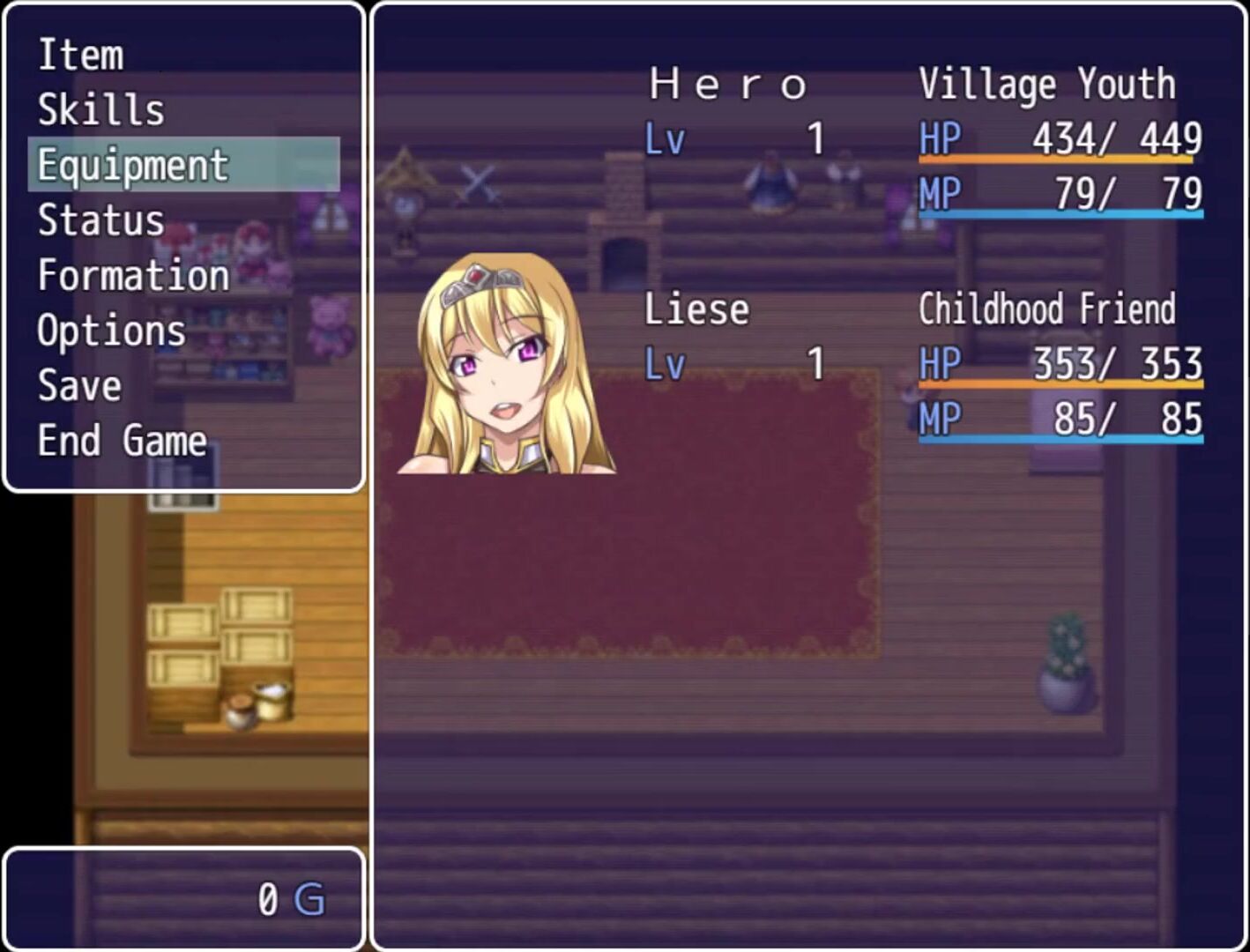This screenshot has height=952, width=1250.
Task: Select the Skills menu entry
Action: (x=101, y=110)
